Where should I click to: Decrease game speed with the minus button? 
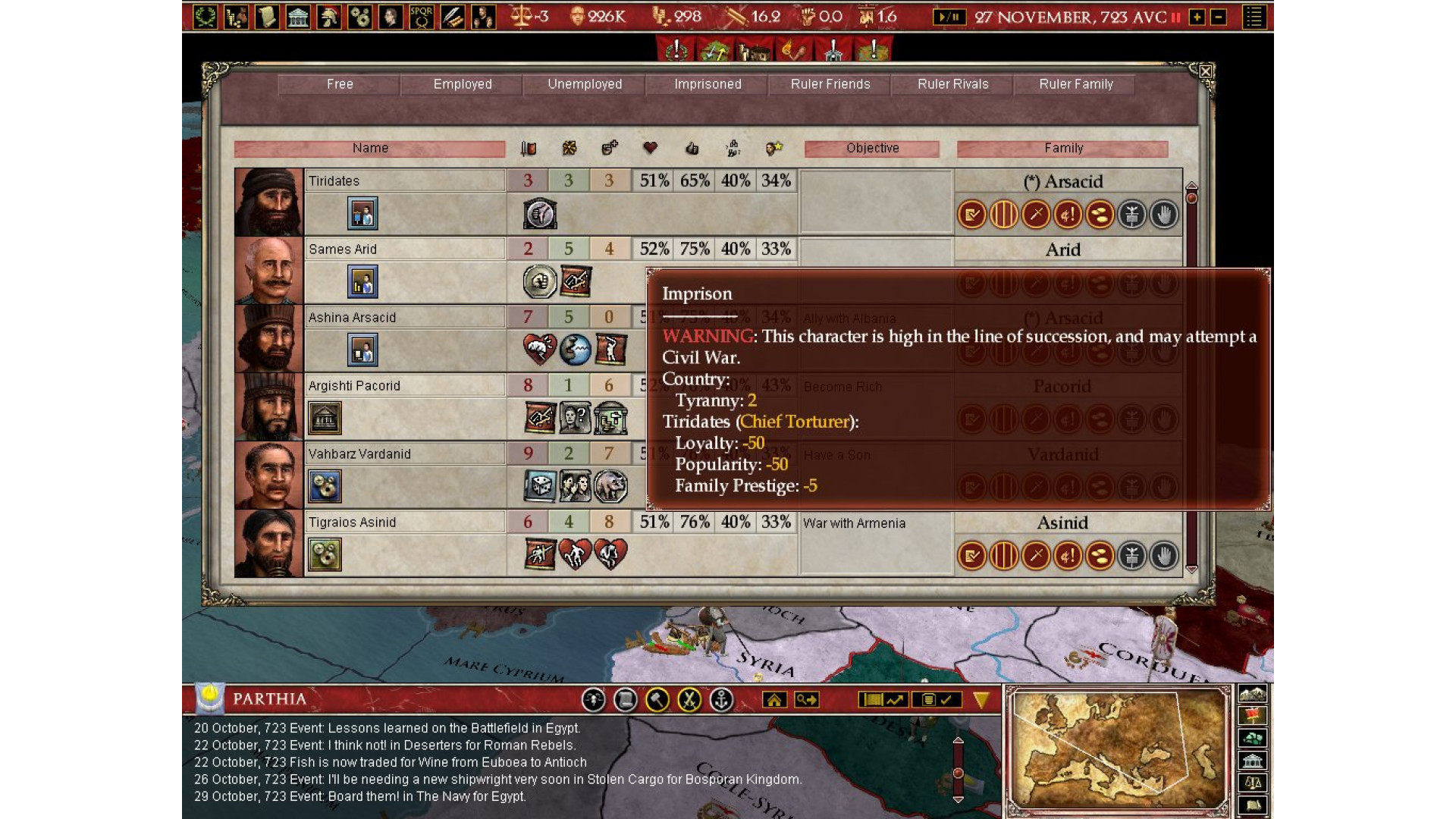(x=1218, y=17)
